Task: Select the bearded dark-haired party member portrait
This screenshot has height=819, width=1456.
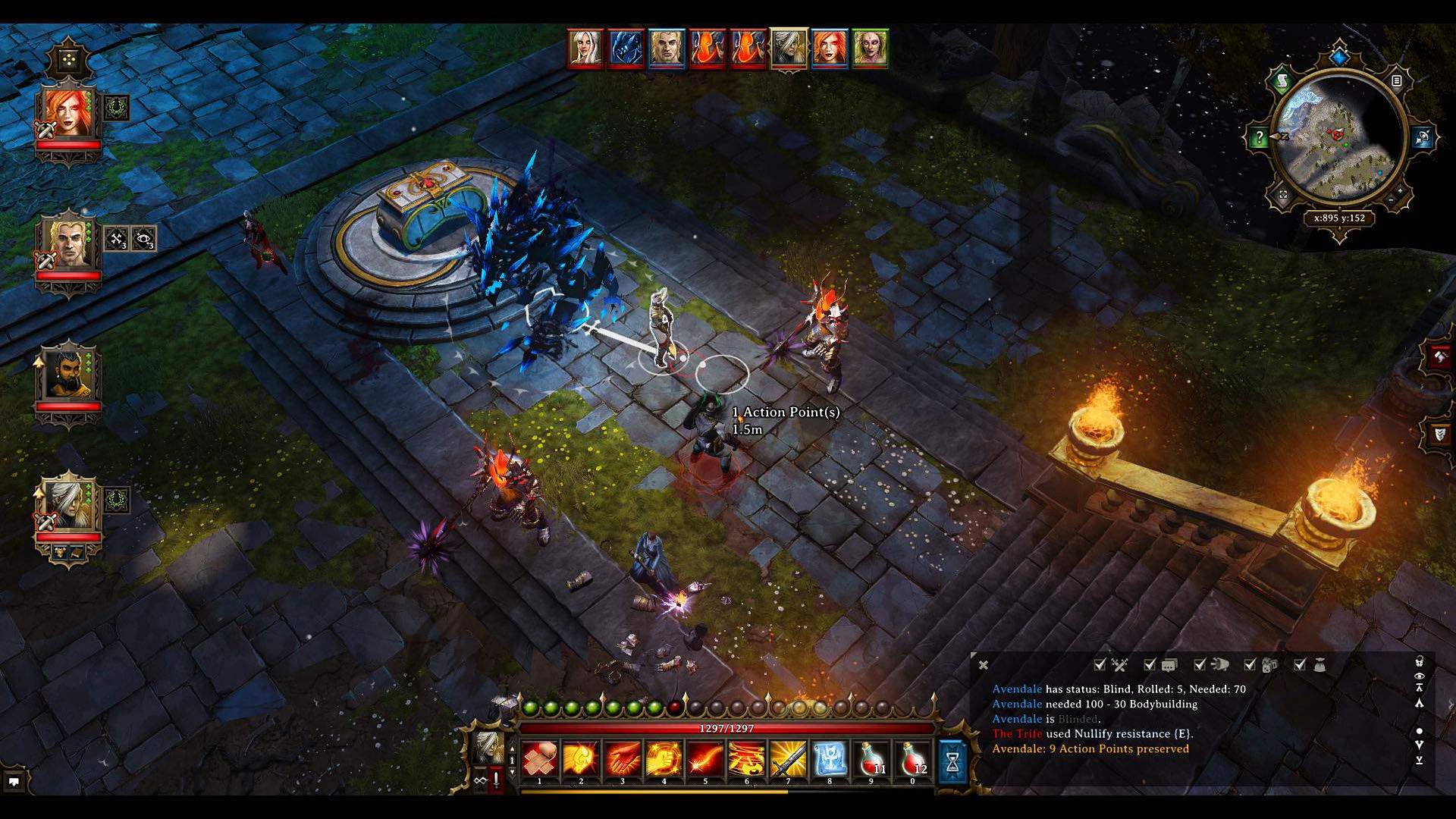Action: coord(68,375)
